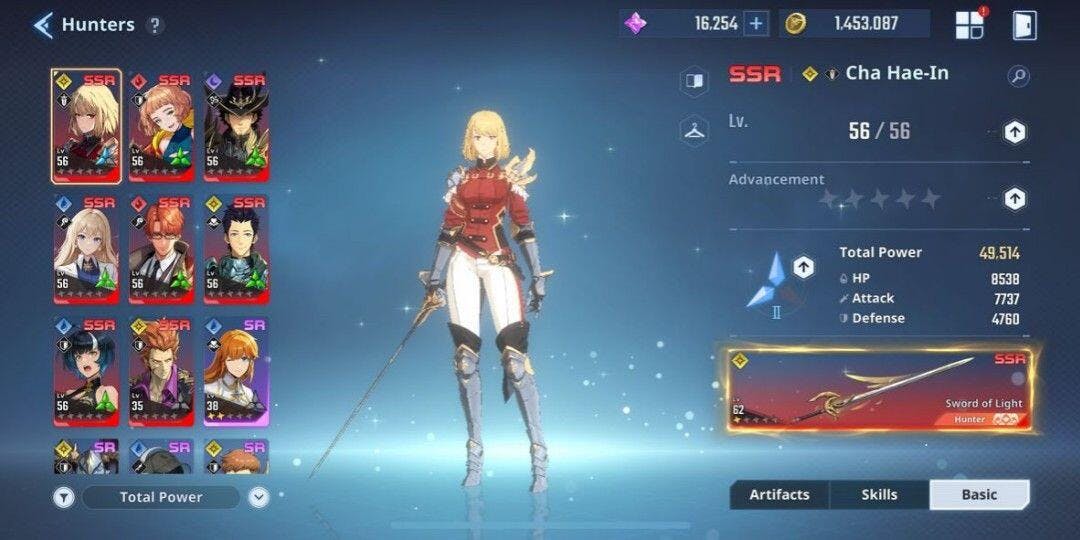Switch to the Artifacts tab
Image resolution: width=1080 pixels, height=540 pixels.
click(x=779, y=494)
